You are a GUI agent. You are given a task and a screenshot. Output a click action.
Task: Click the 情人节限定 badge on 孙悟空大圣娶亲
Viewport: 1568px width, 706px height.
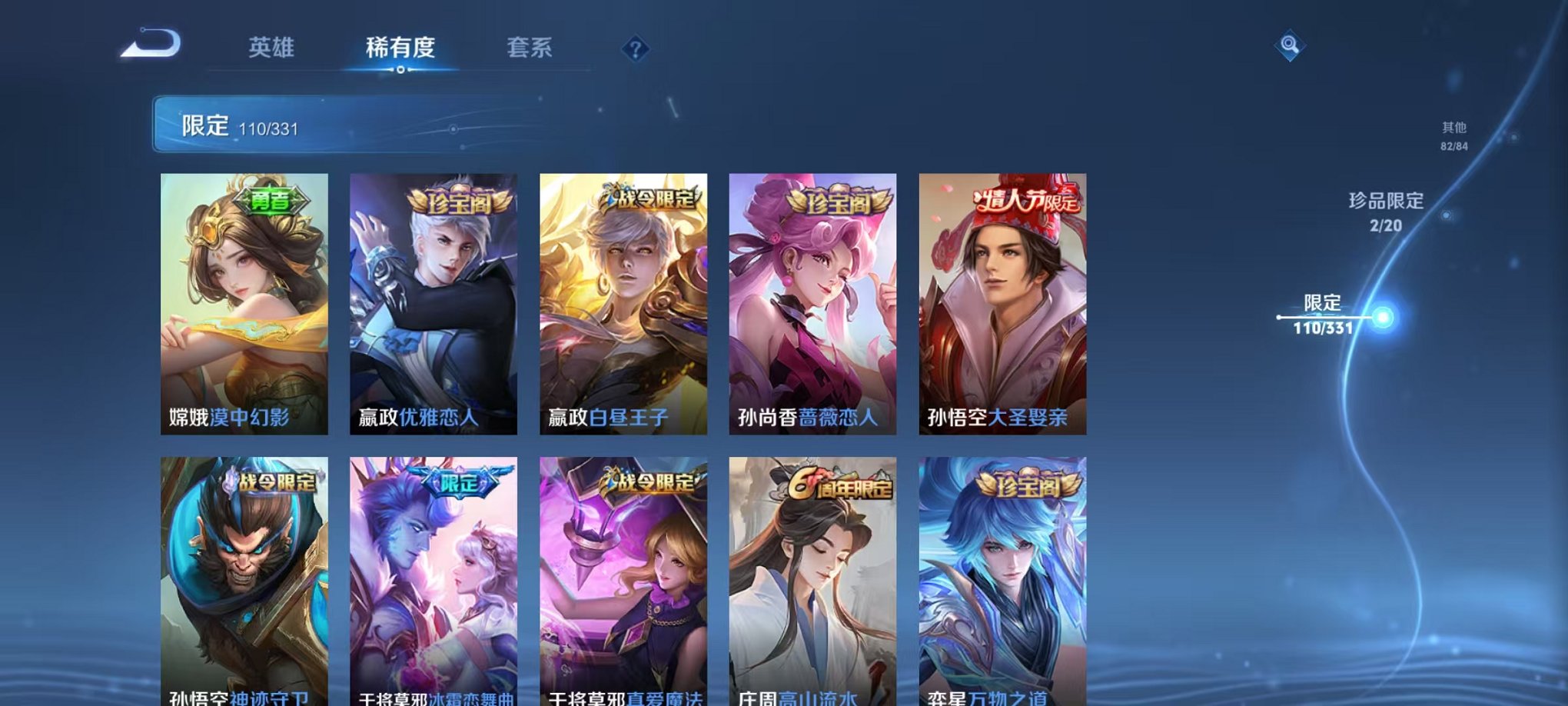point(1028,201)
